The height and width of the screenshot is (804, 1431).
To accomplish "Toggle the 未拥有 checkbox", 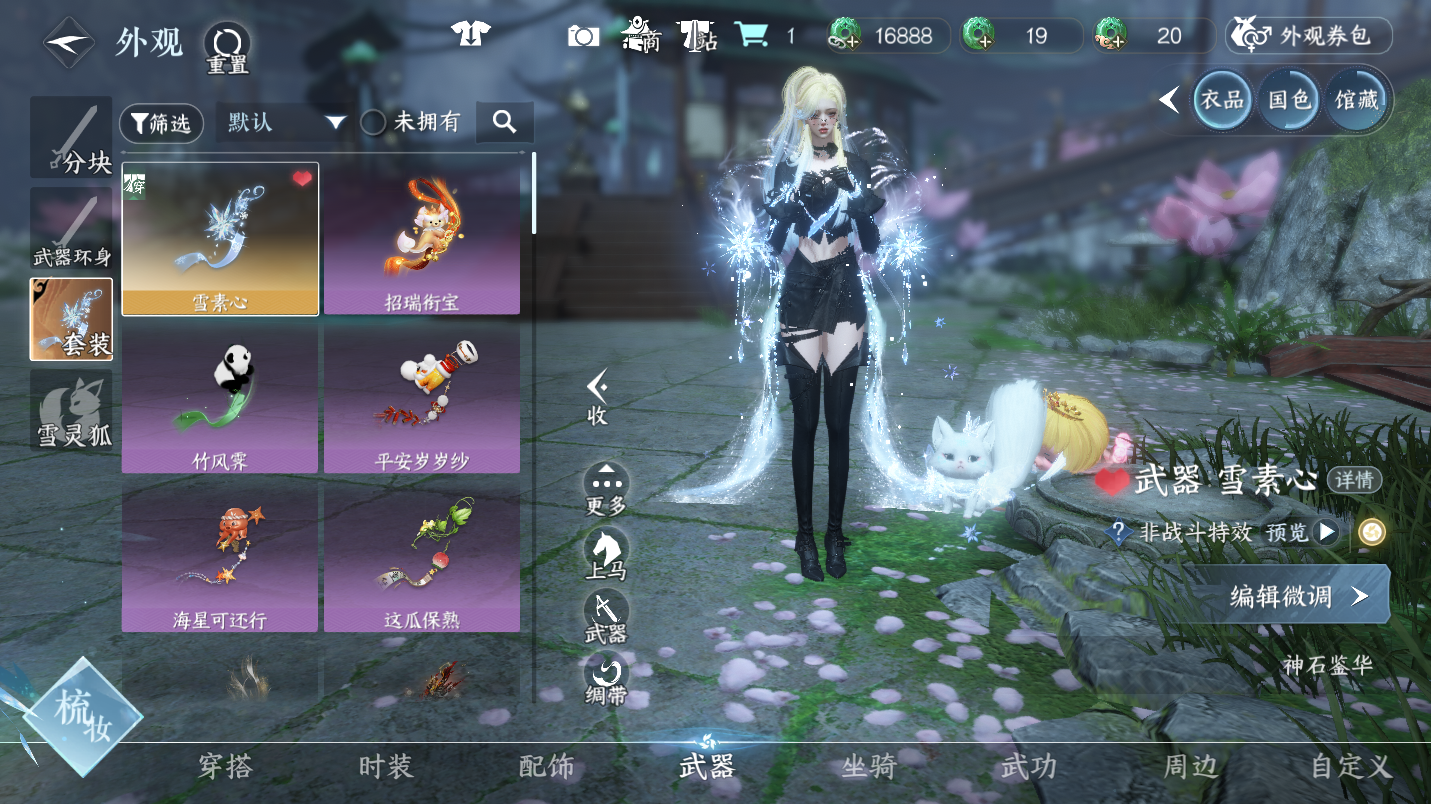I will (x=373, y=123).
